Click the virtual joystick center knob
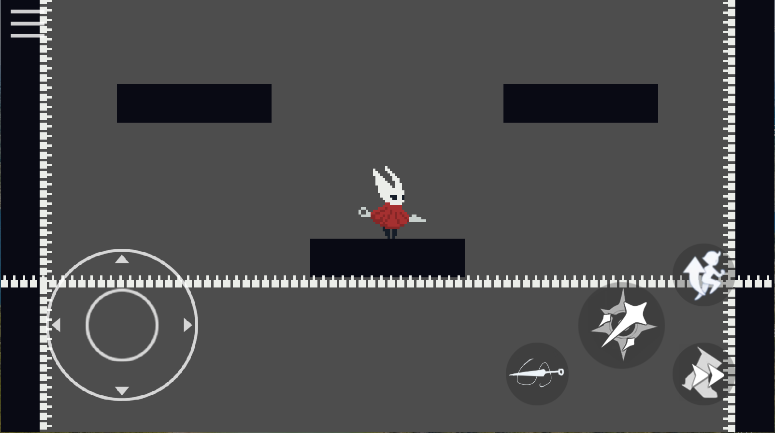Screen dimensions: 775x433 tap(122, 325)
